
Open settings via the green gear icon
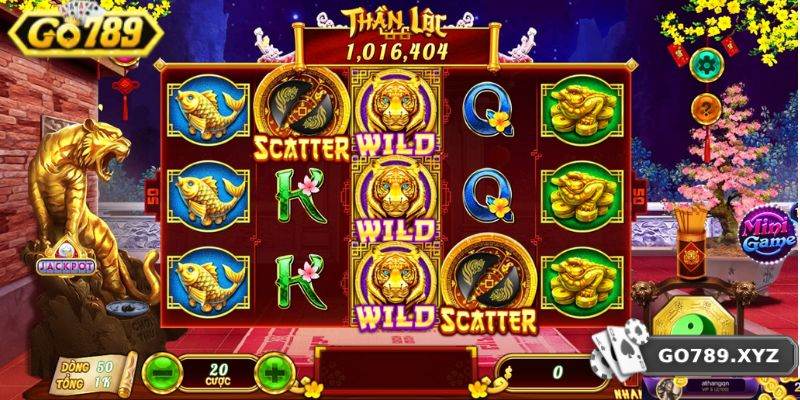(x=708, y=66)
